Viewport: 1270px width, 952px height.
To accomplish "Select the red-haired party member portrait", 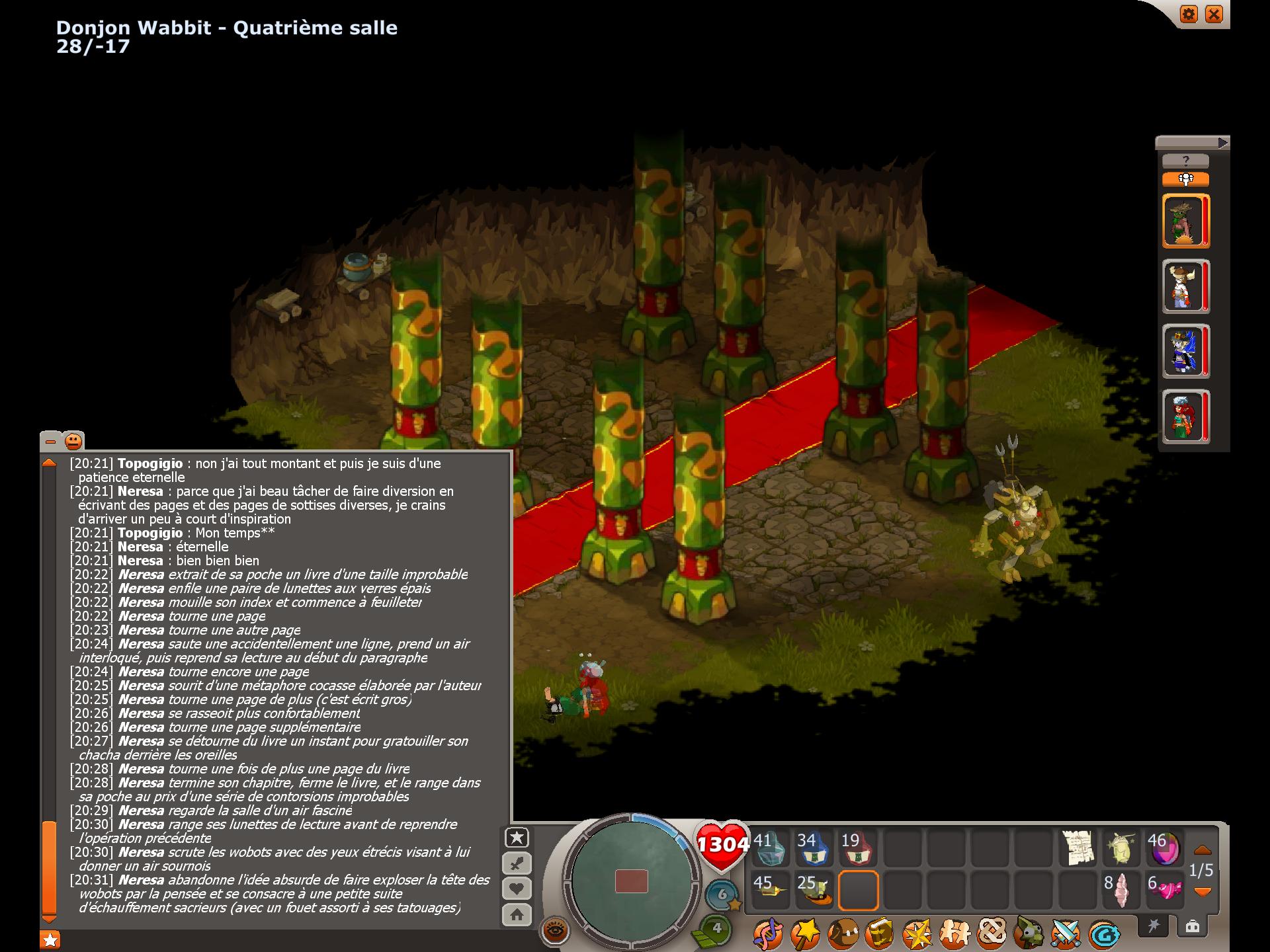I will tap(1184, 416).
